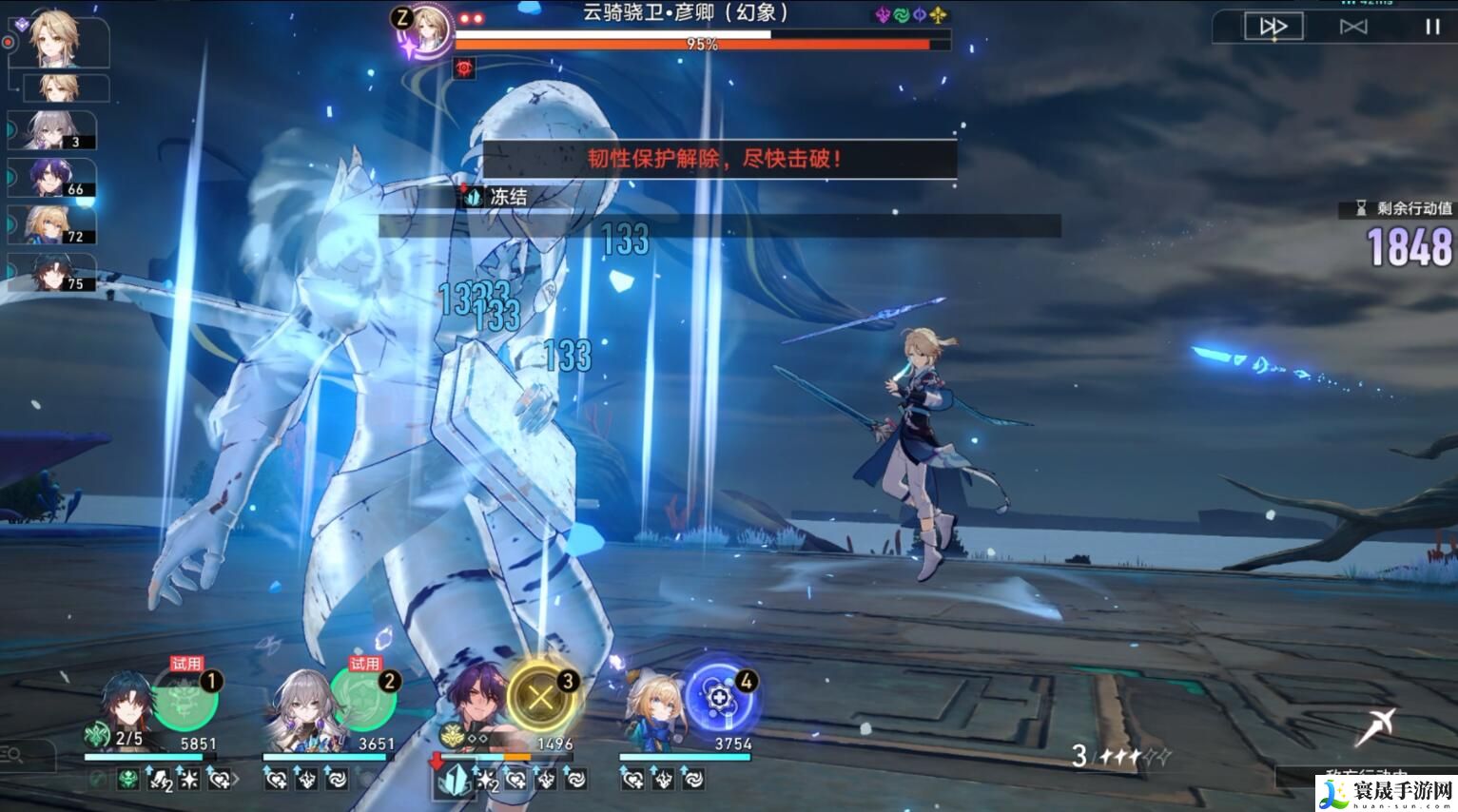Check the blonde turn order entry marked 72
The image size is (1458, 812).
click(52, 224)
